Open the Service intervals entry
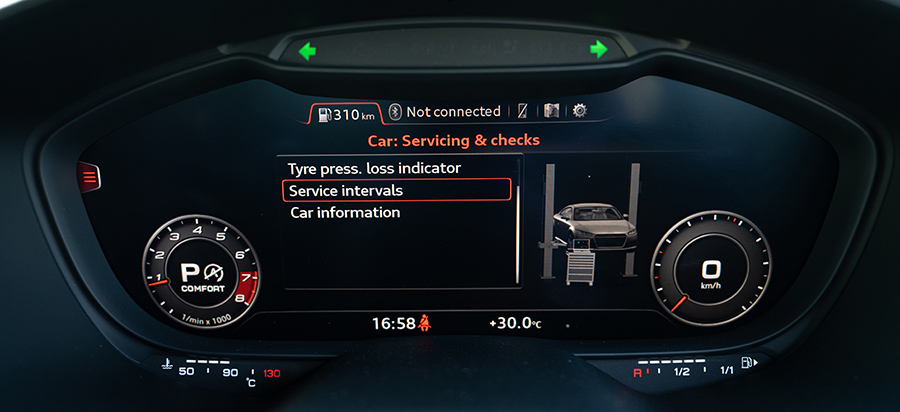The height and width of the screenshot is (412, 900). pos(396,190)
